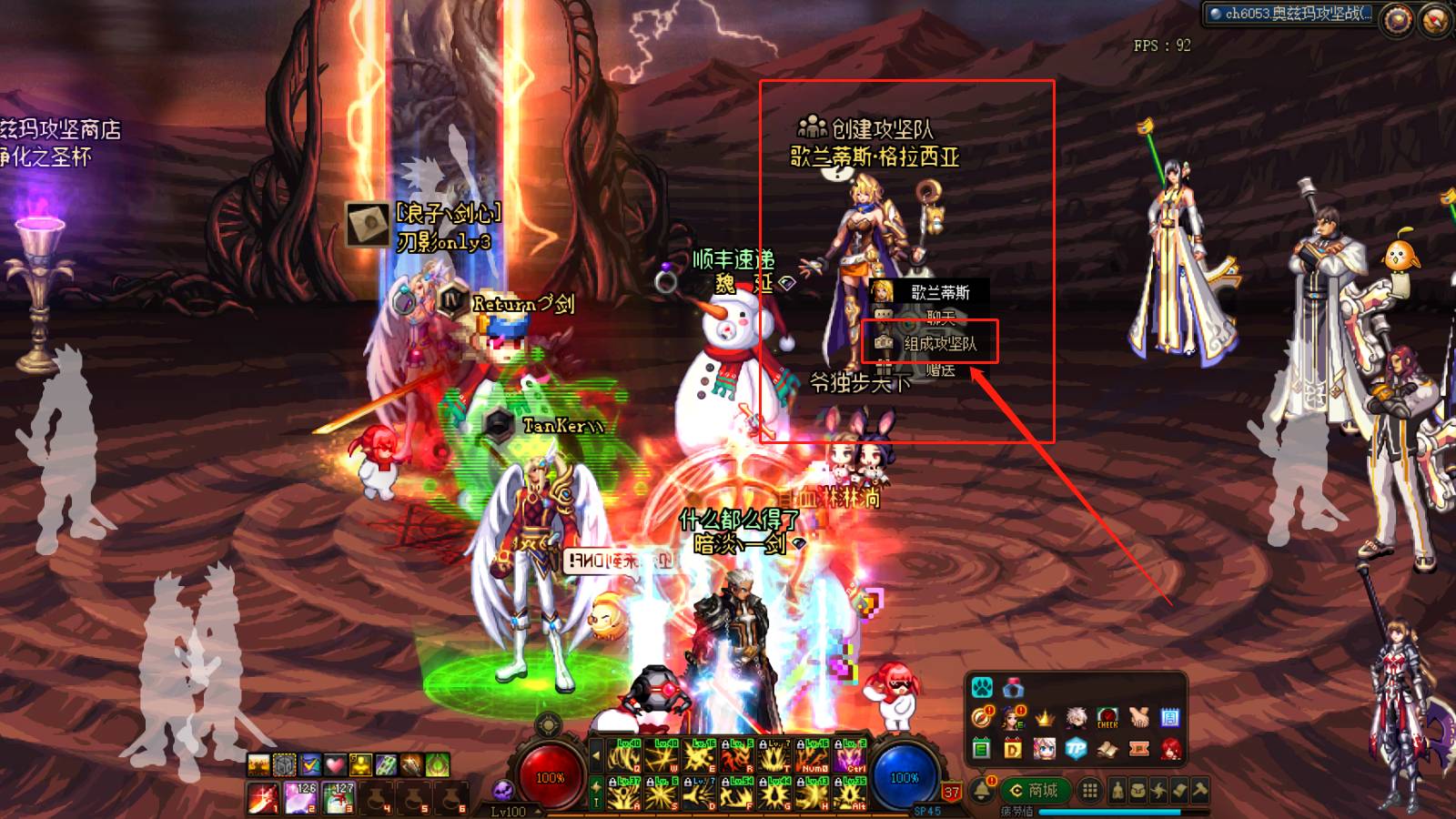The height and width of the screenshot is (819, 1456).
Task: Open the green E calendar icon
Action: point(981,749)
